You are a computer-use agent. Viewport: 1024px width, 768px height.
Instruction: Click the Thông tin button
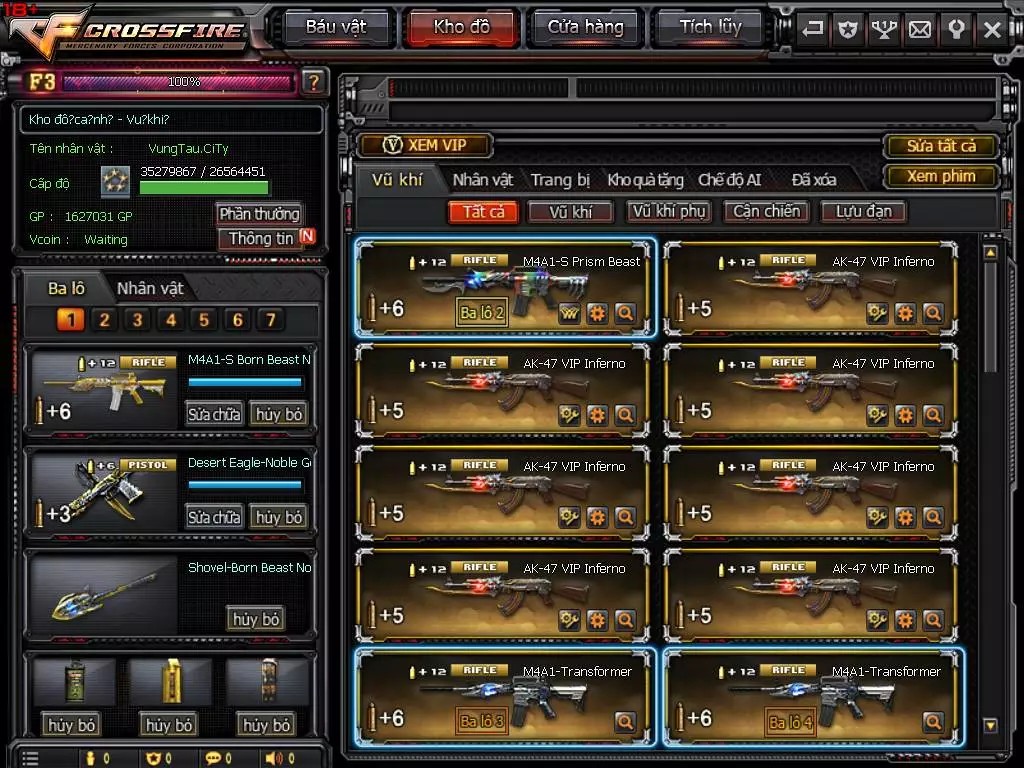click(261, 239)
